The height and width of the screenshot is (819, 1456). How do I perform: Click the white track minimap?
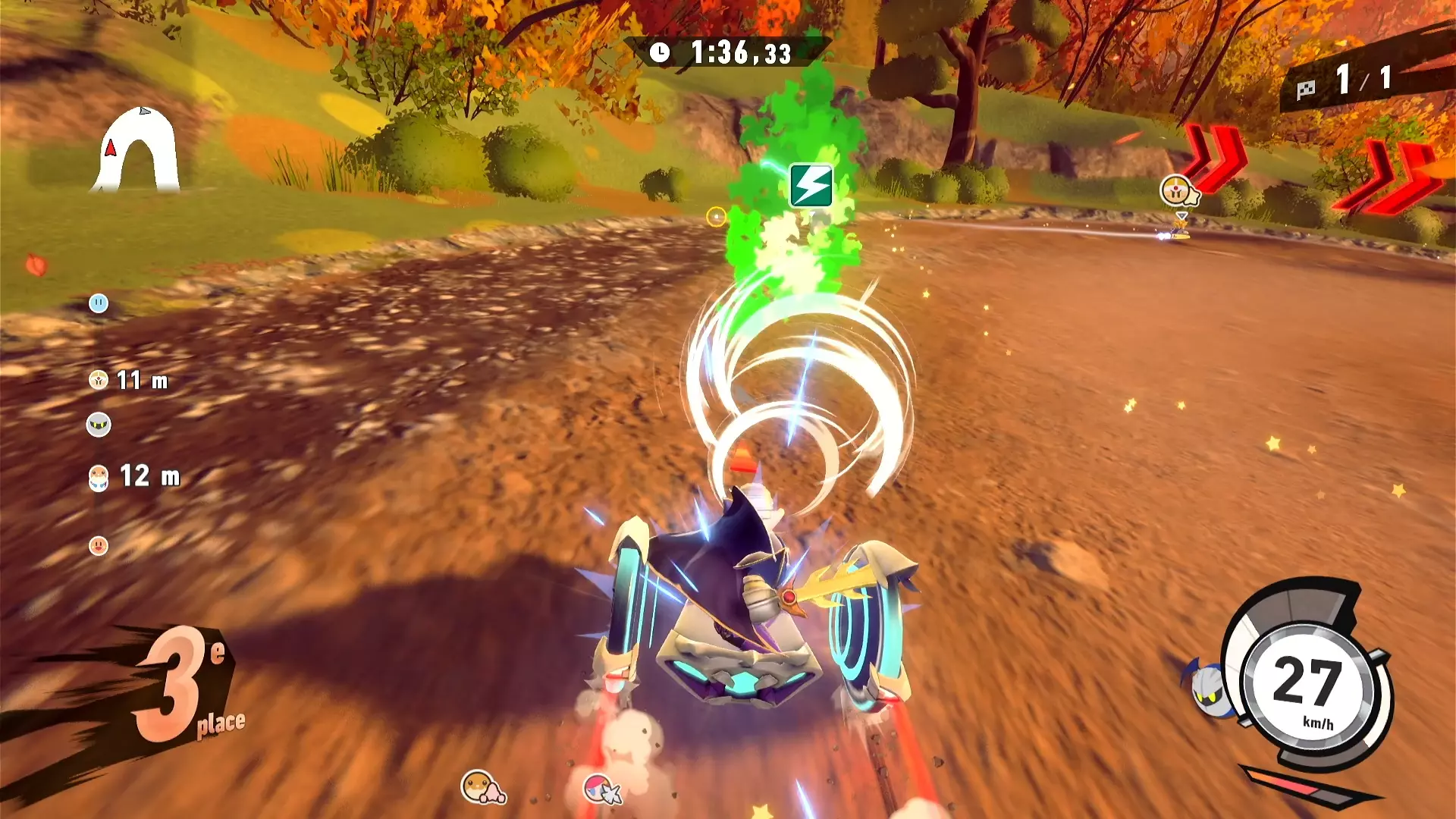(x=138, y=152)
